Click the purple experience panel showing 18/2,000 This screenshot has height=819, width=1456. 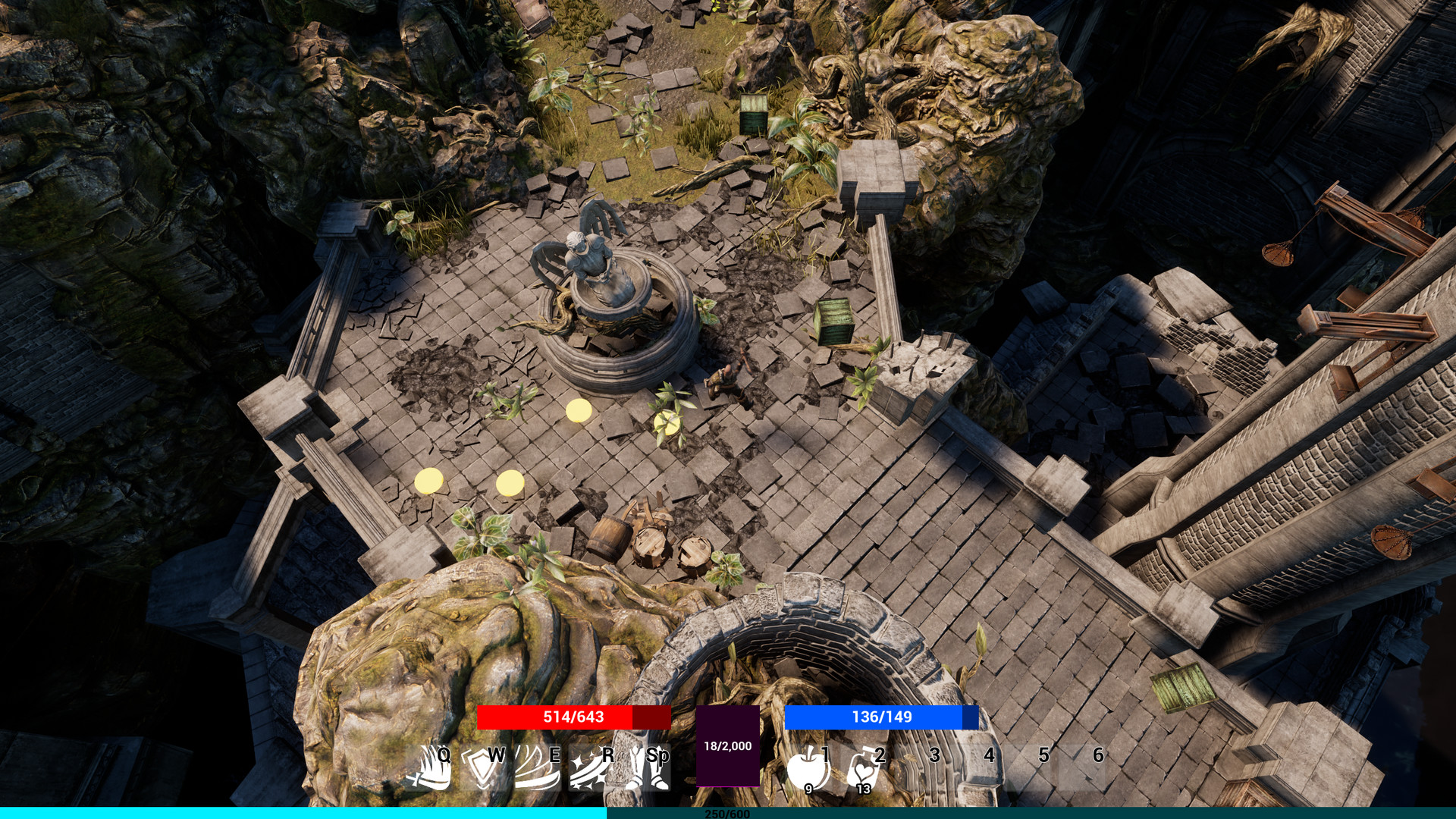[x=730, y=745]
